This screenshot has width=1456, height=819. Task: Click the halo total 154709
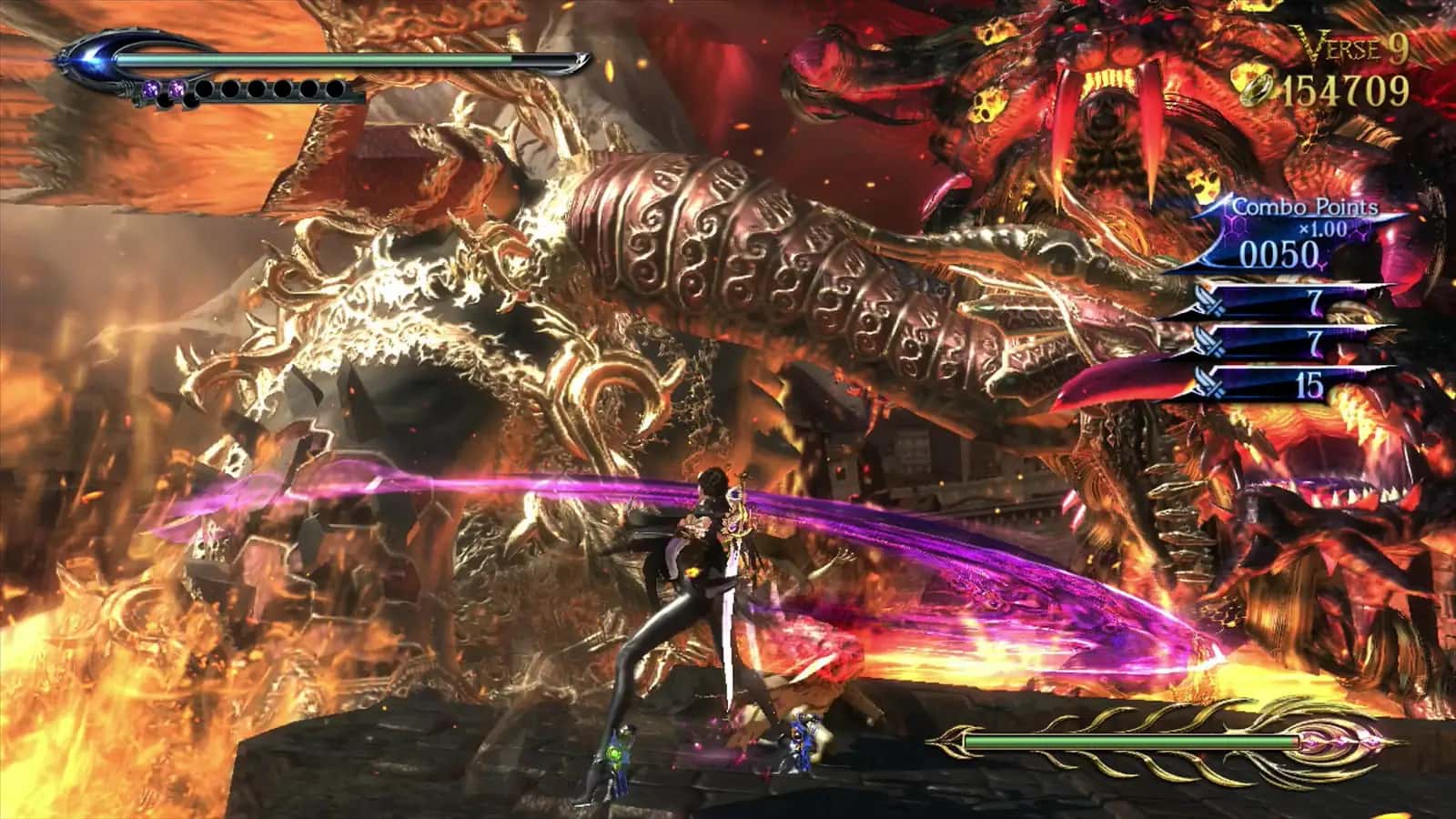[1342, 89]
